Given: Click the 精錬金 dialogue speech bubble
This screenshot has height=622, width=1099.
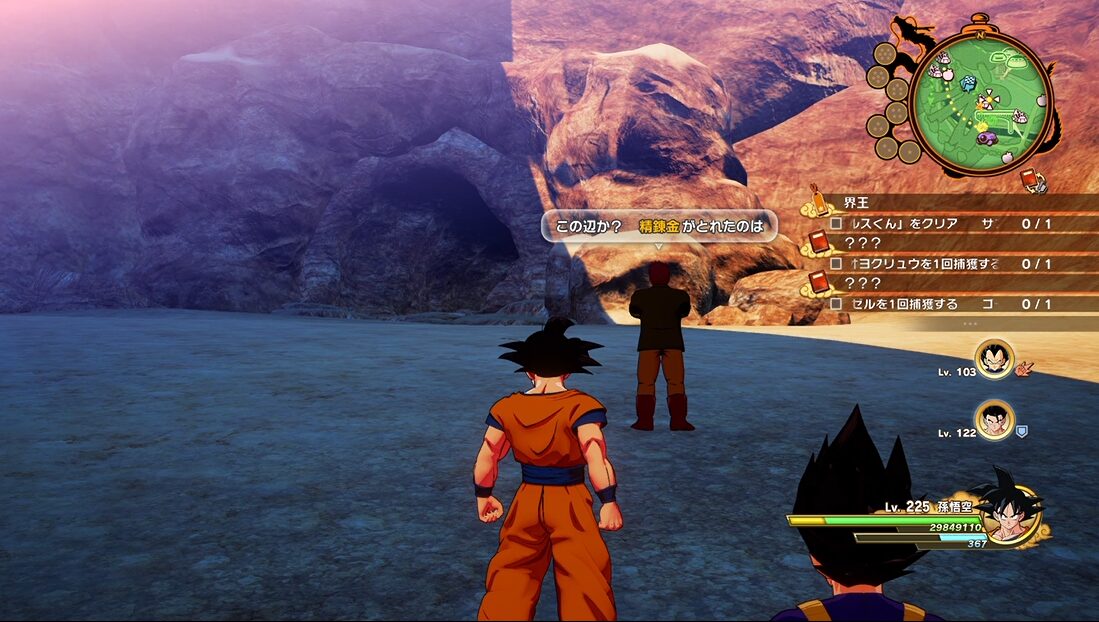Looking at the screenshot, I should (x=659, y=227).
